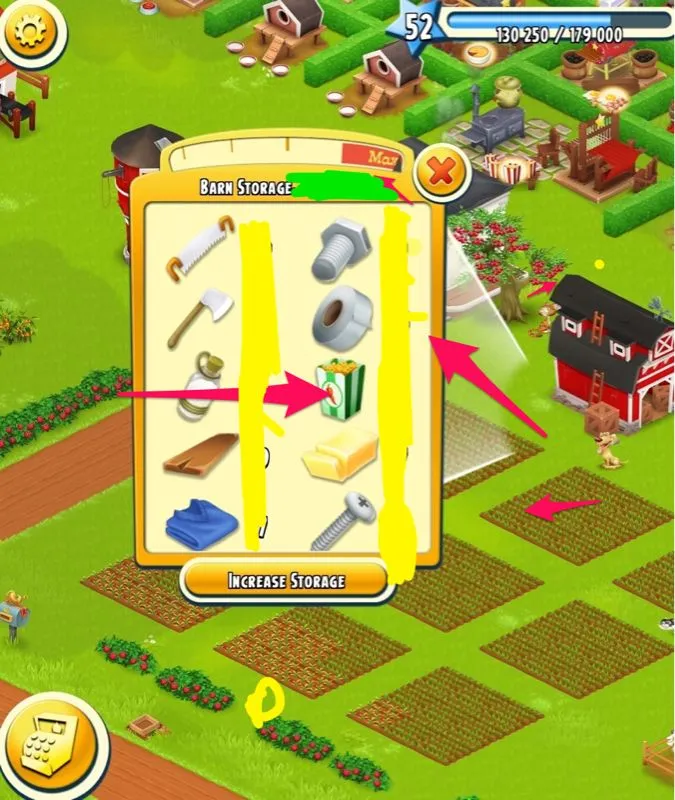Select the duct tape roll
This screenshot has width=675, height=800.
(343, 318)
